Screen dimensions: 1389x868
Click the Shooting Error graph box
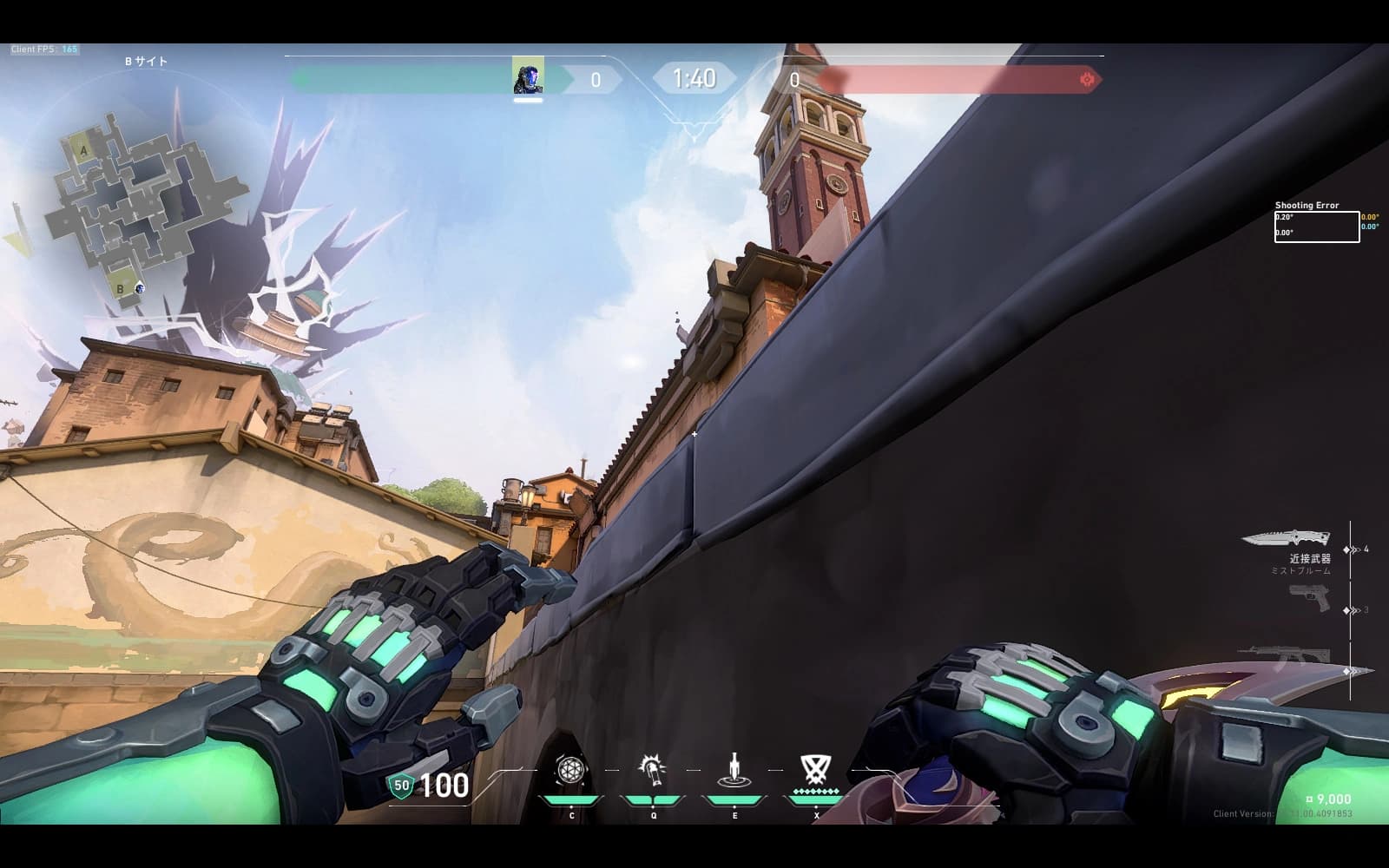tap(1316, 227)
